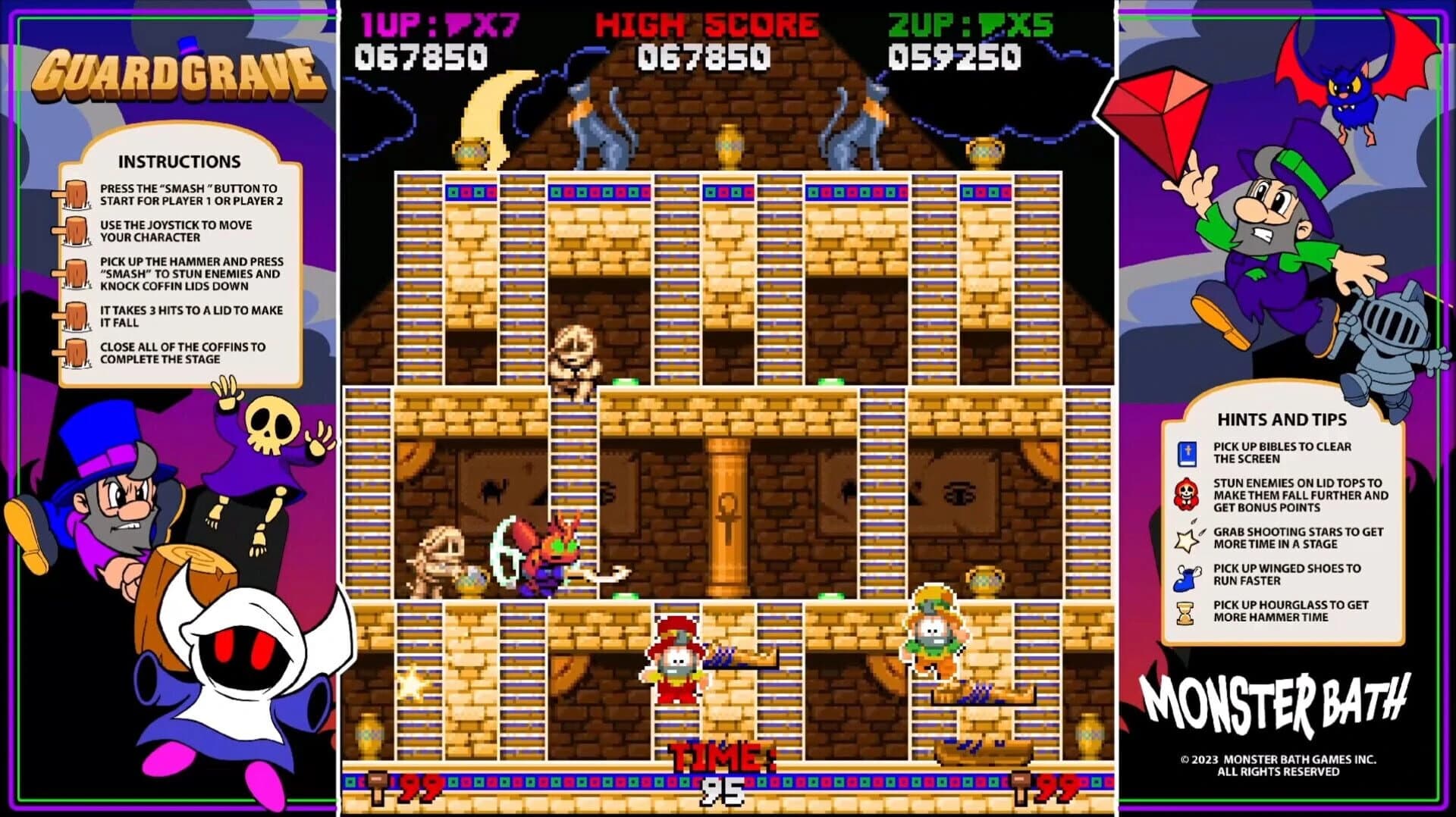Click the hammer icon beside the first instruction
Image resolution: width=1456 pixels, height=817 pixels.
point(76,194)
